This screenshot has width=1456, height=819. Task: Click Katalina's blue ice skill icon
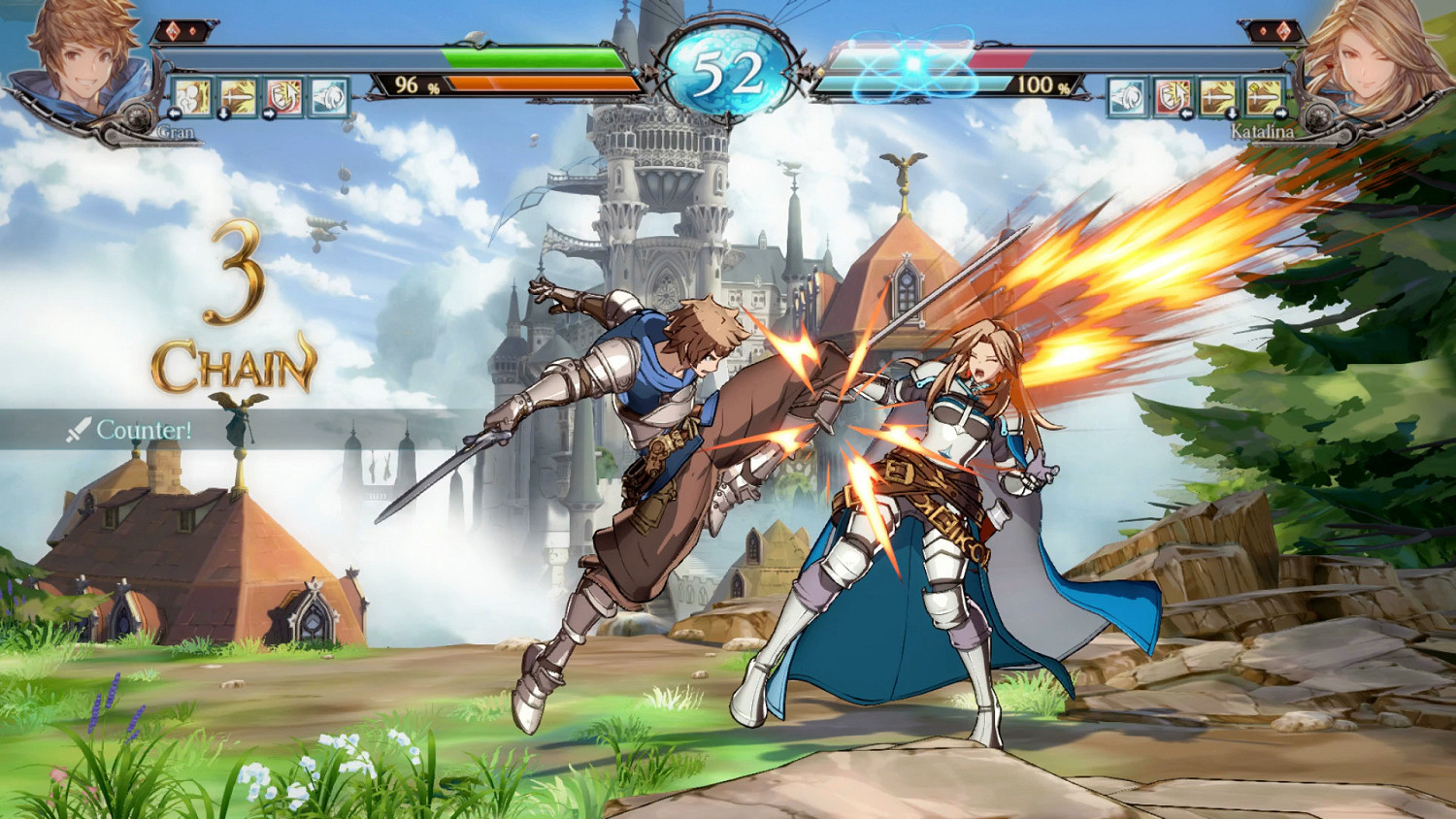coord(1127,96)
